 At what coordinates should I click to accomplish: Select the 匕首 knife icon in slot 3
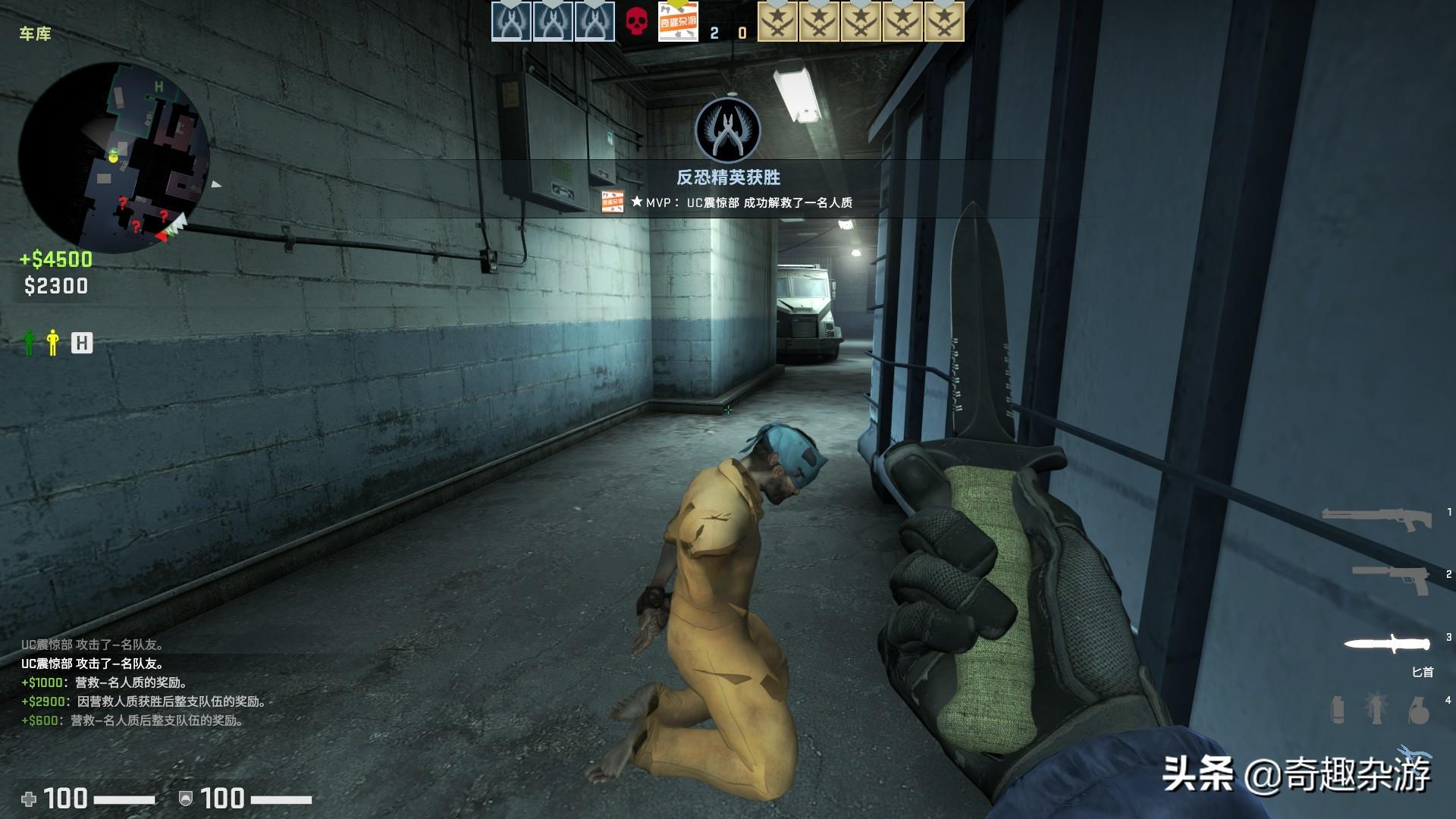[1387, 642]
